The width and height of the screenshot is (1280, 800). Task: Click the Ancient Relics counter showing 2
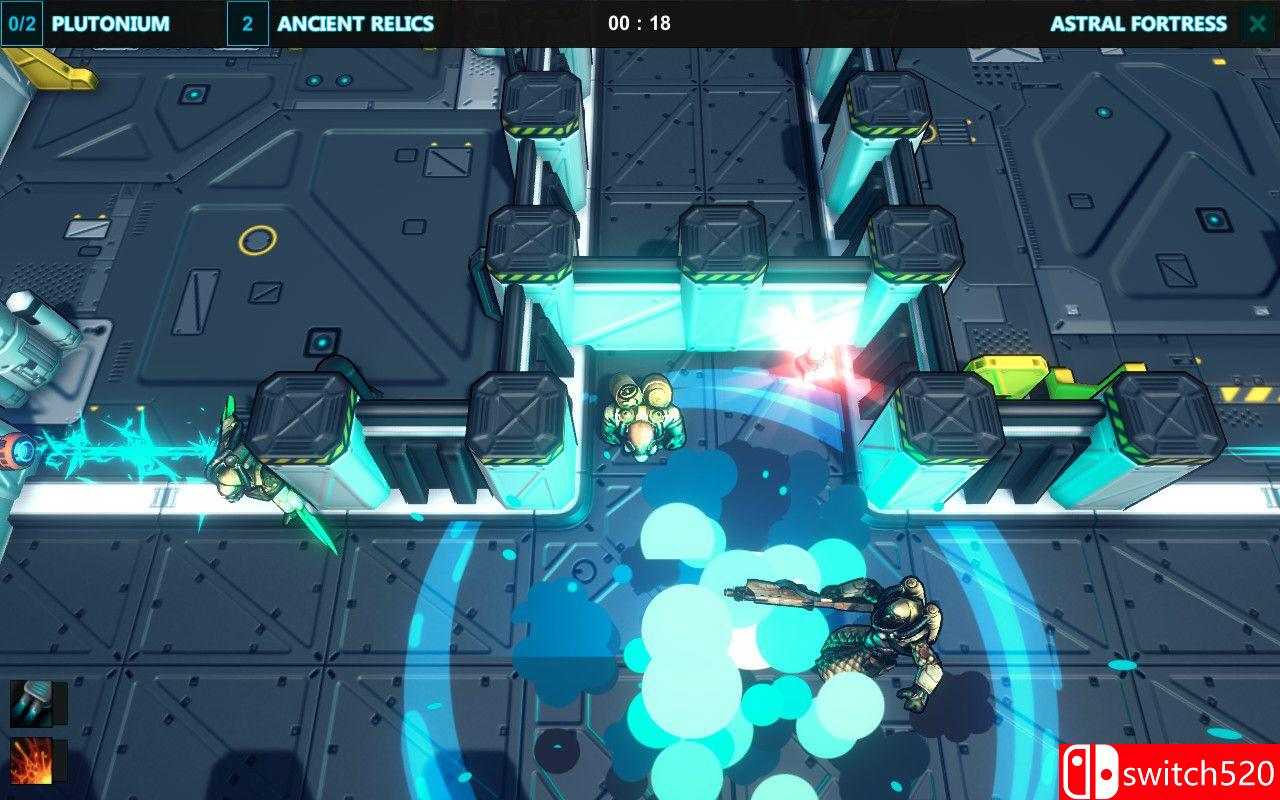point(248,23)
